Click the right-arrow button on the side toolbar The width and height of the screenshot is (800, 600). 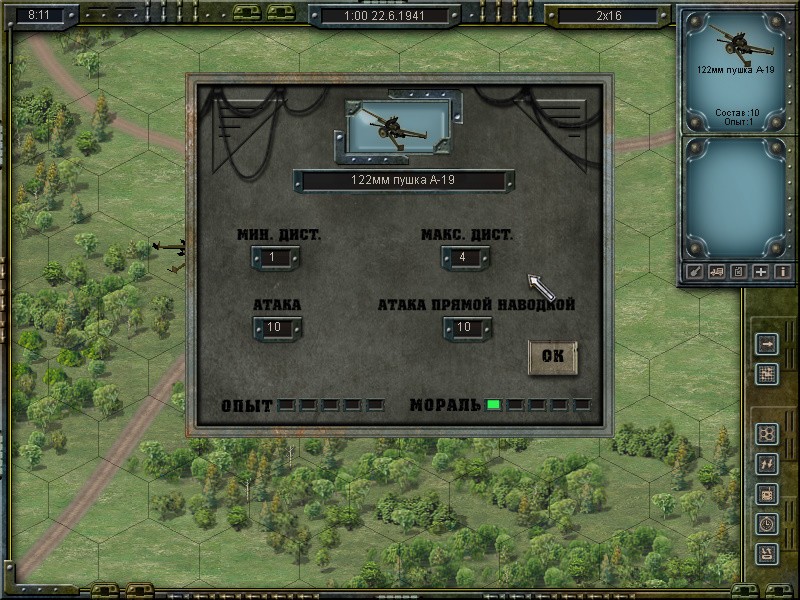coord(767,345)
